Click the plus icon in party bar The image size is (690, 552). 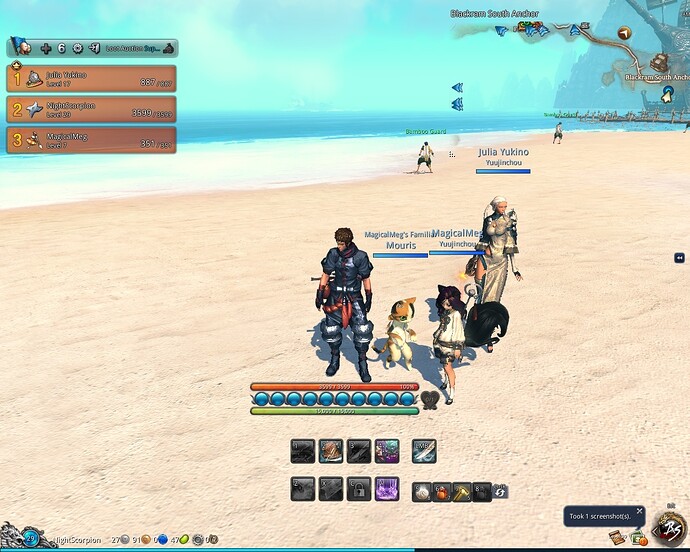tap(46, 47)
